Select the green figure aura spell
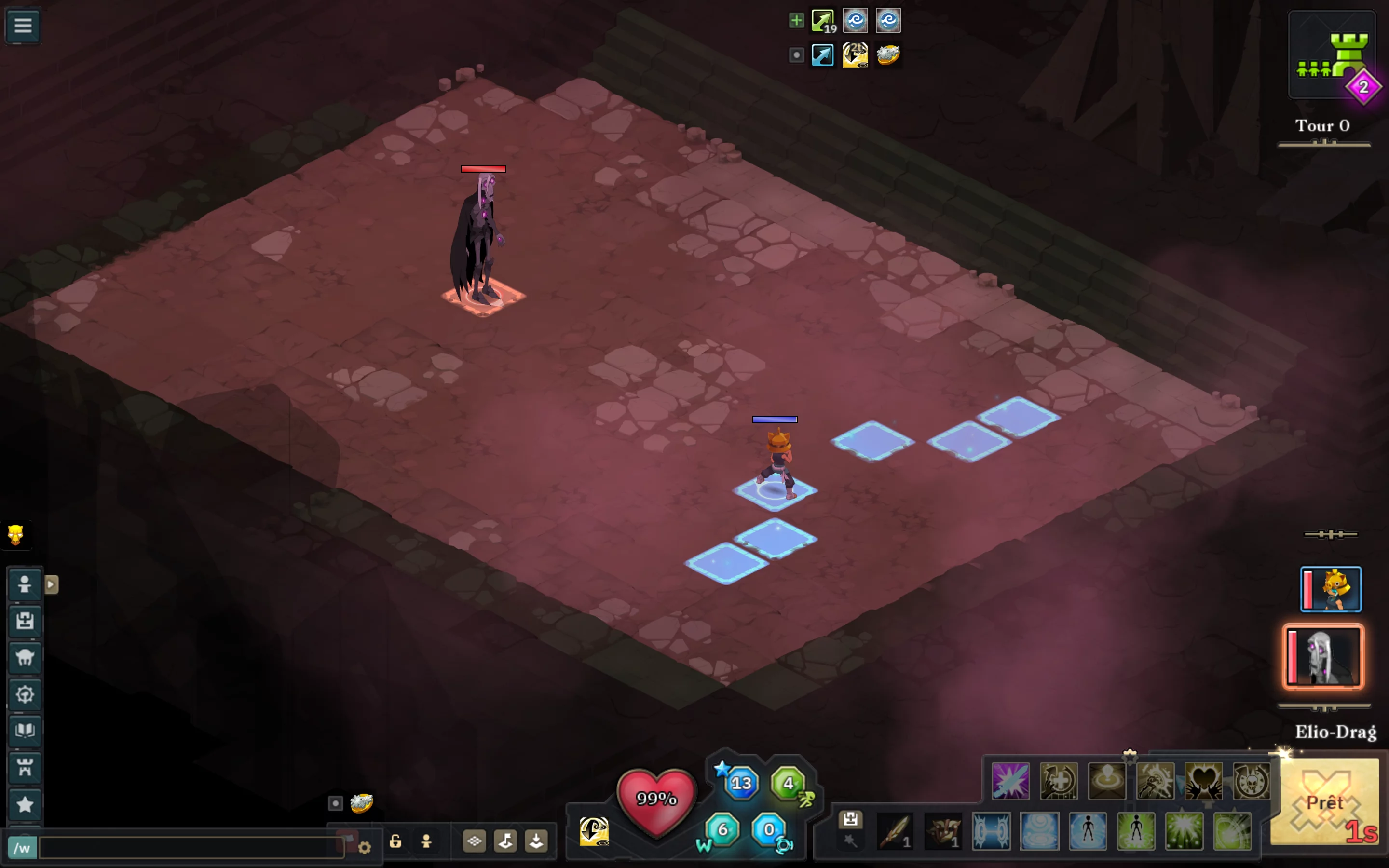The height and width of the screenshot is (868, 1389). tap(1136, 831)
